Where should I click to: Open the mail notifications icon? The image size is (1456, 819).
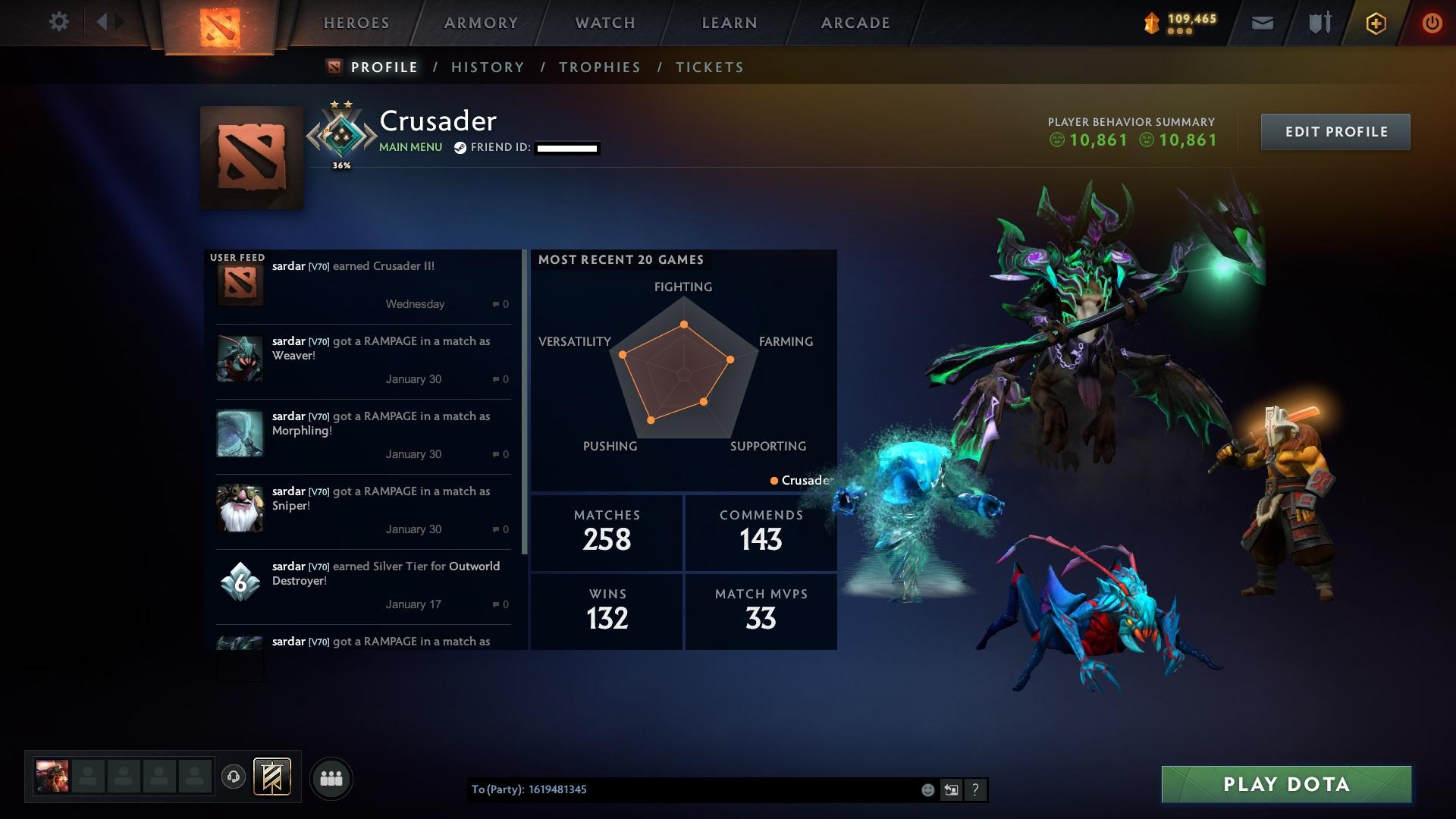coord(1261,23)
